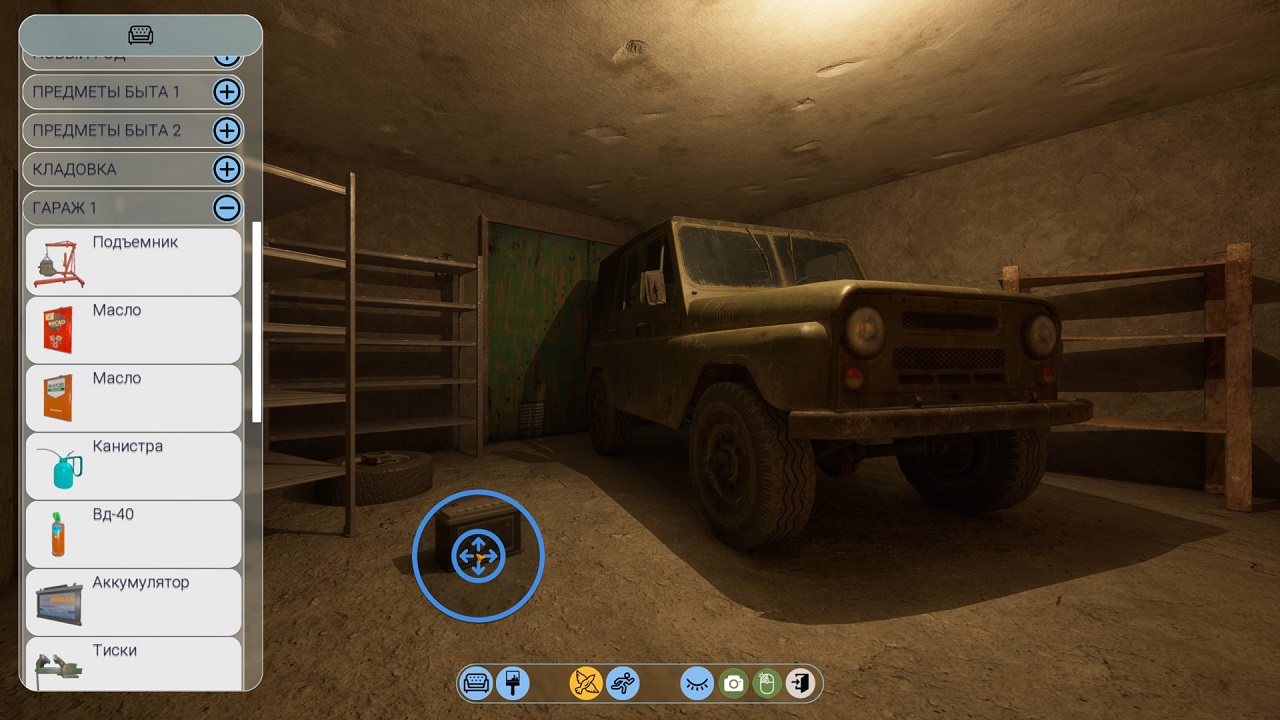Choose the orange Масло oil canister
This screenshot has height=720, width=1280.
click(133, 398)
